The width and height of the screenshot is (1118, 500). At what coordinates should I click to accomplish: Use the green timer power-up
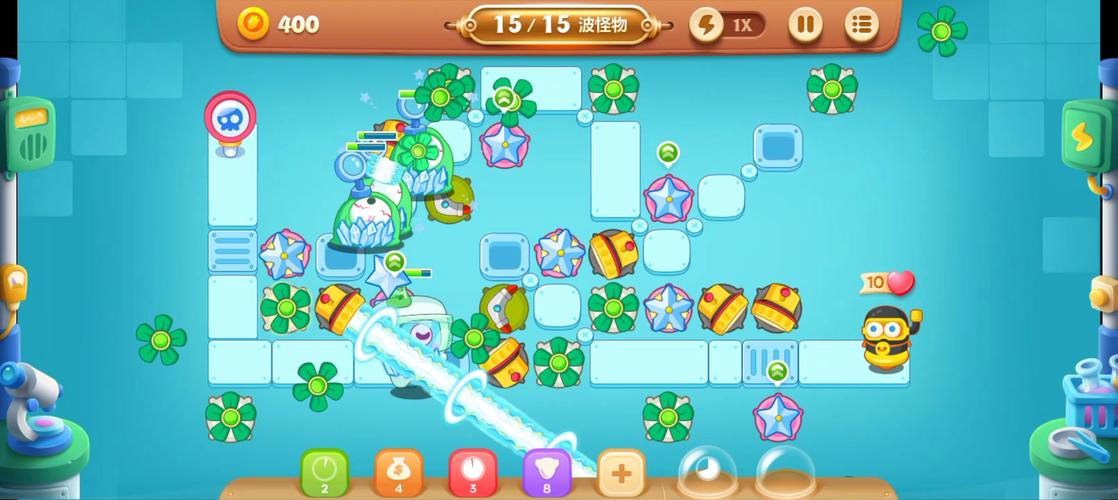coord(325,472)
